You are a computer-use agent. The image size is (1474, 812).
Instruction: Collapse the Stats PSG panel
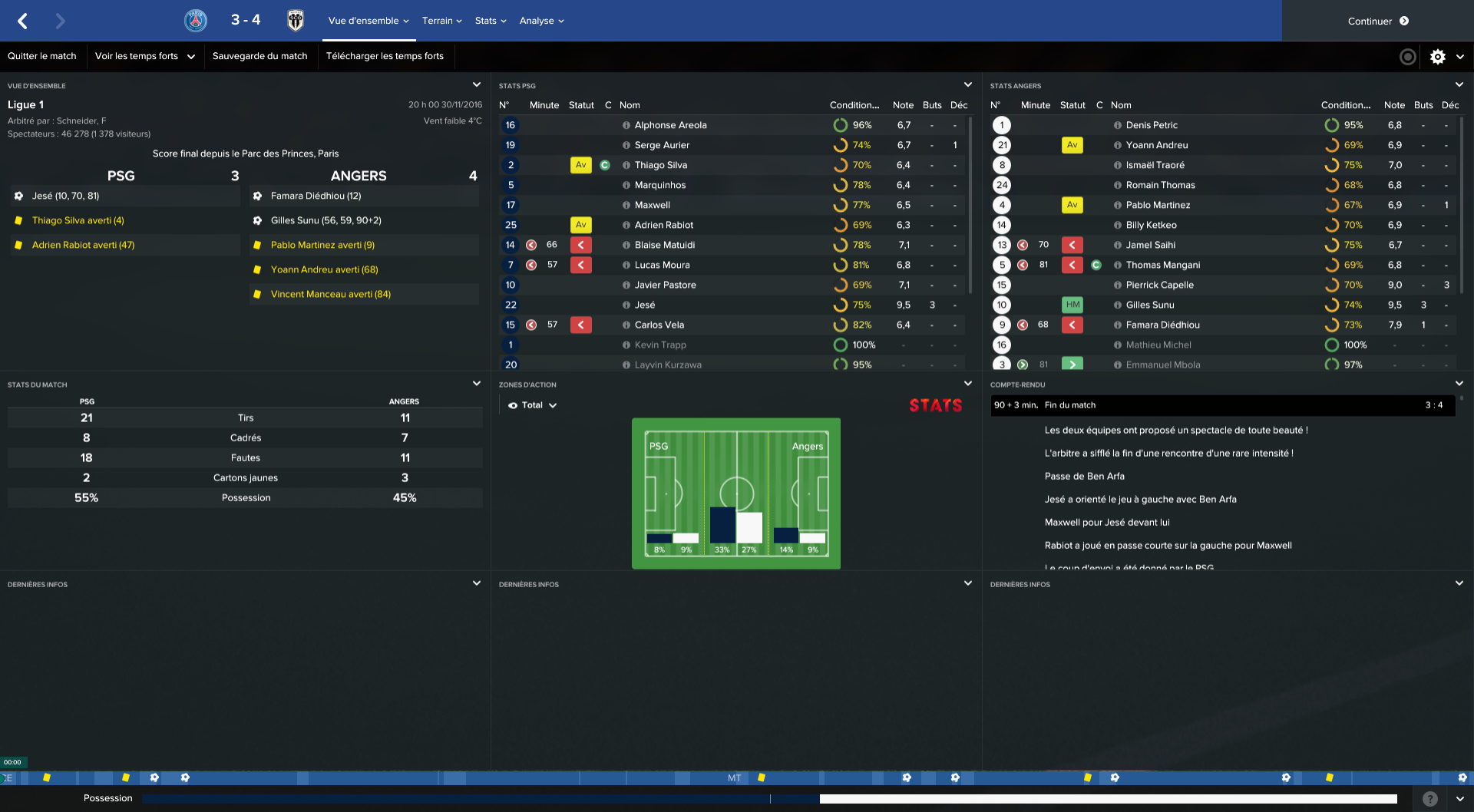[x=968, y=85]
